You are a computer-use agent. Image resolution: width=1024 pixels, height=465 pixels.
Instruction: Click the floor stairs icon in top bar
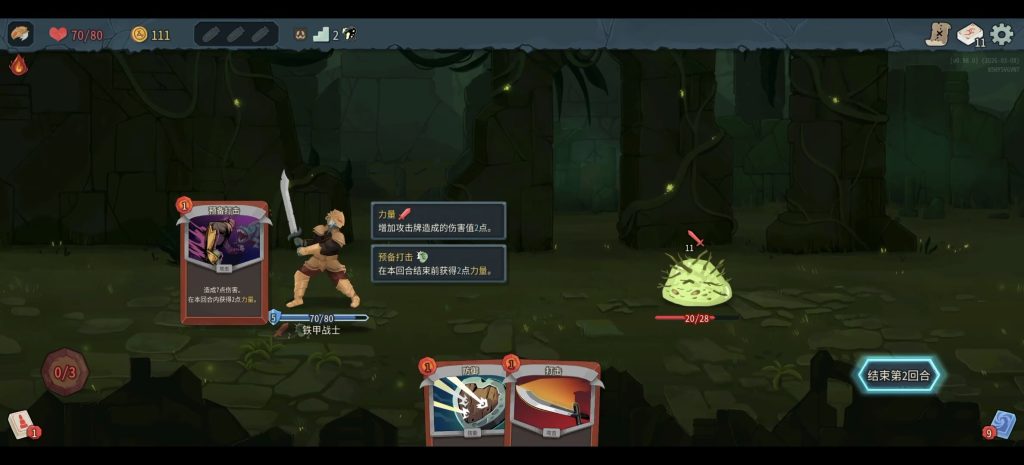[321, 34]
